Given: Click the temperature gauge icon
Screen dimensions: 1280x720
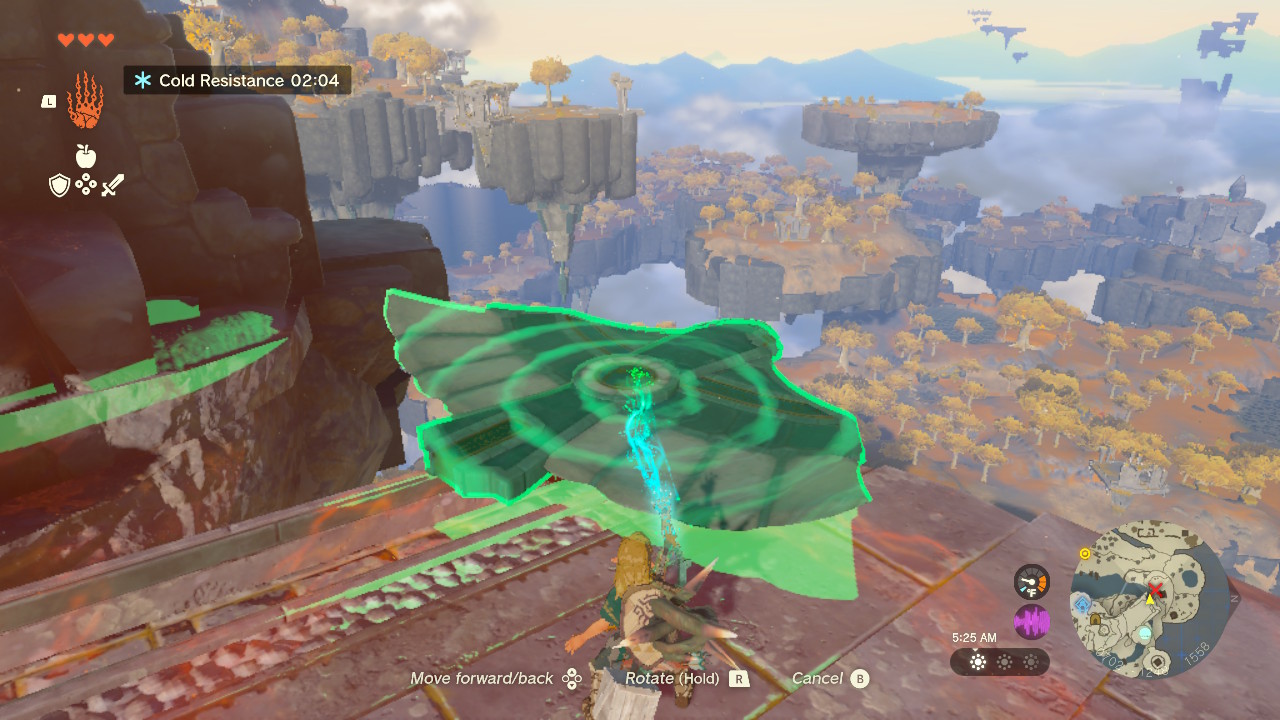Looking at the screenshot, I should click(1031, 582).
